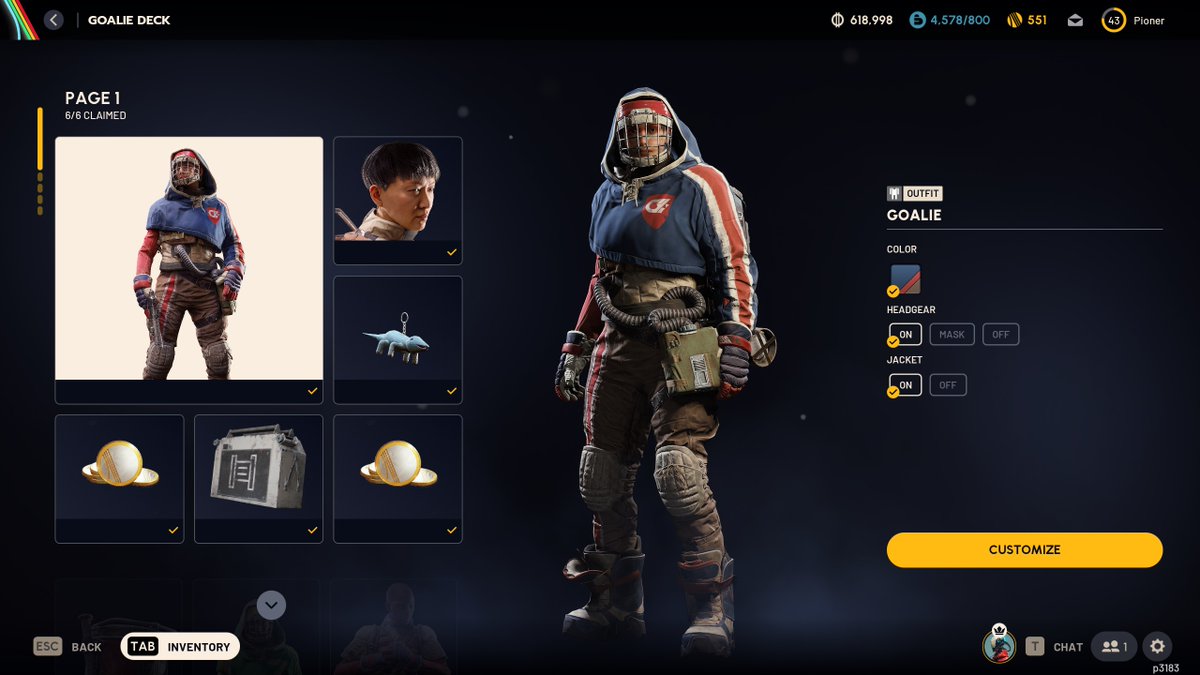Turn the jacket OFF
The image size is (1200, 675).
[x=947, y=385]
